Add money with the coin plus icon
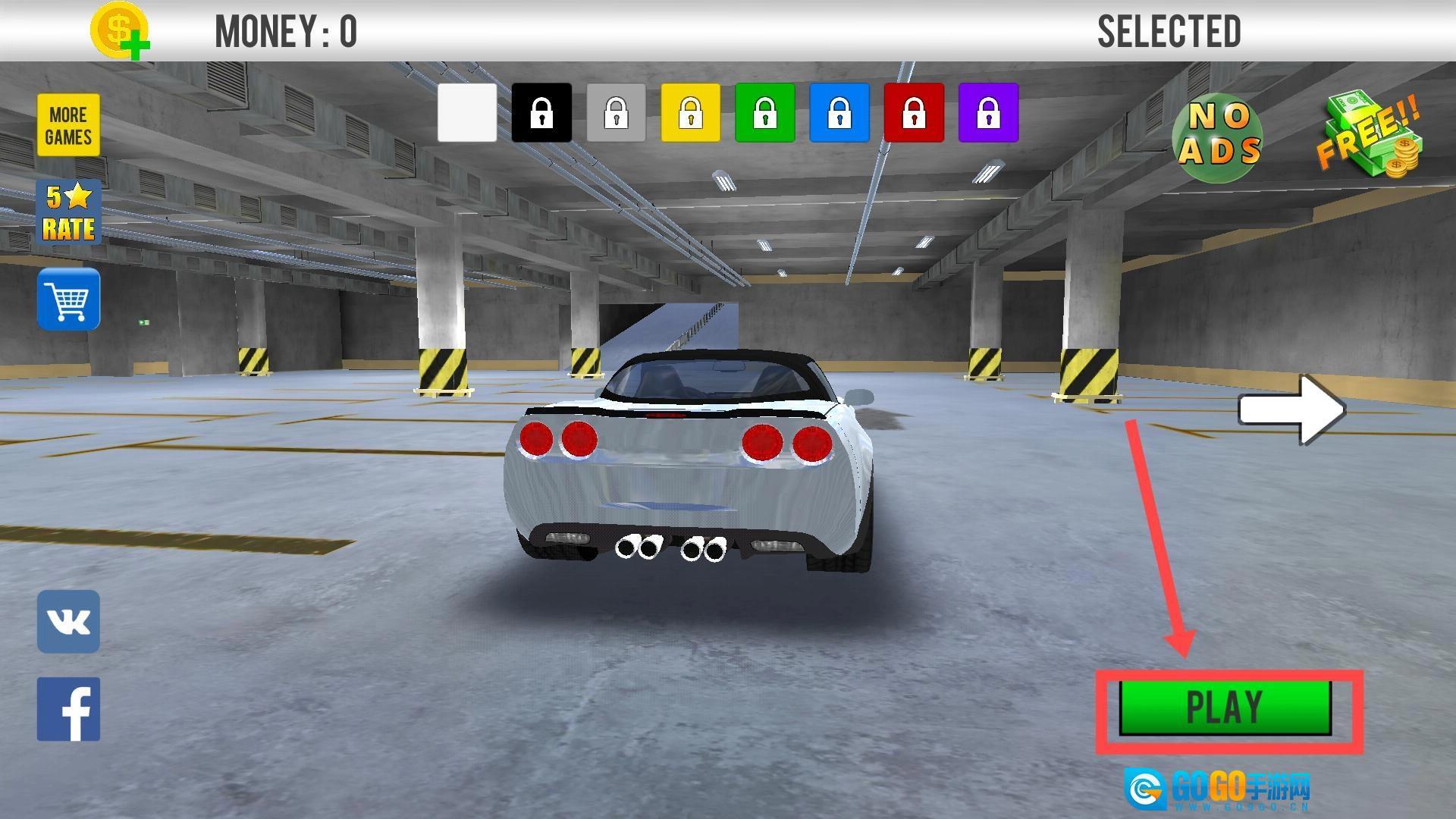 click(119, 31)
